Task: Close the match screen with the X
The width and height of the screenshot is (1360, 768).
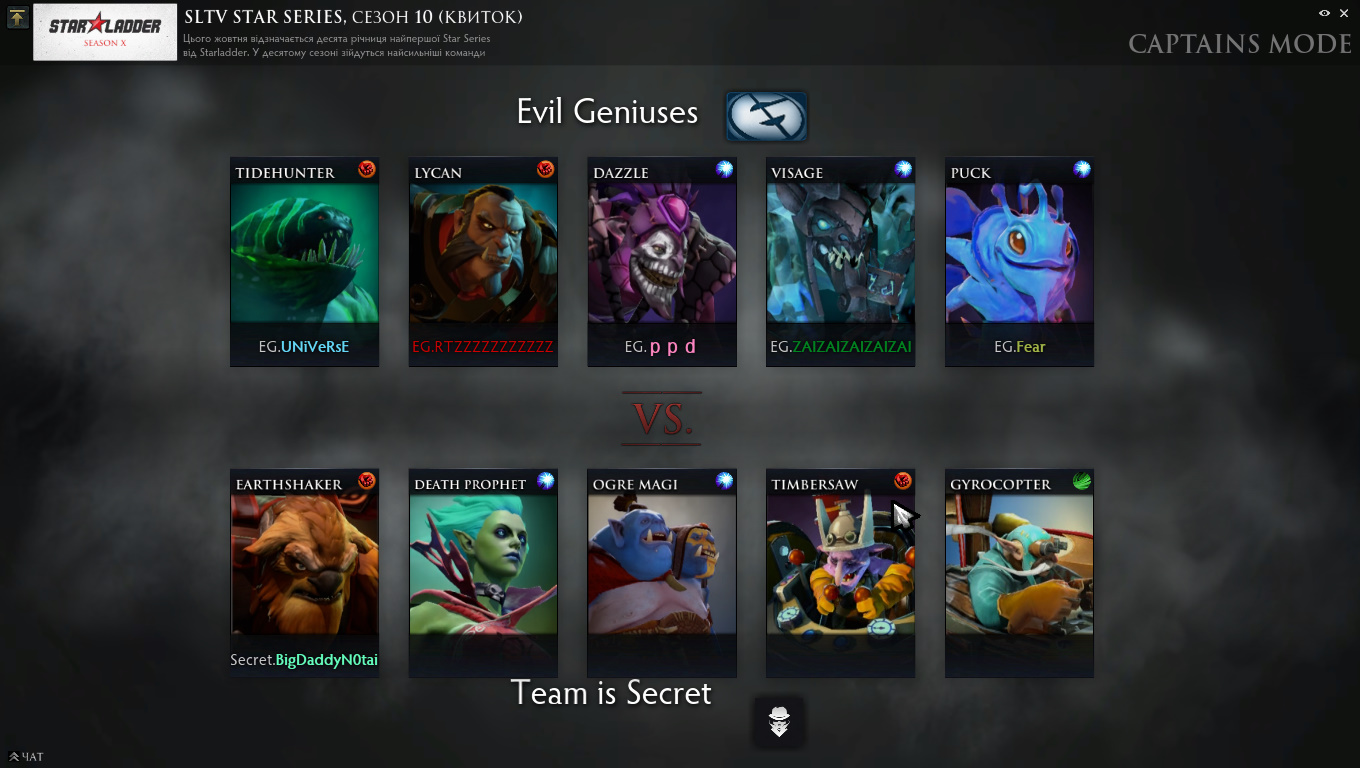Action: [x=1343, y=13]
